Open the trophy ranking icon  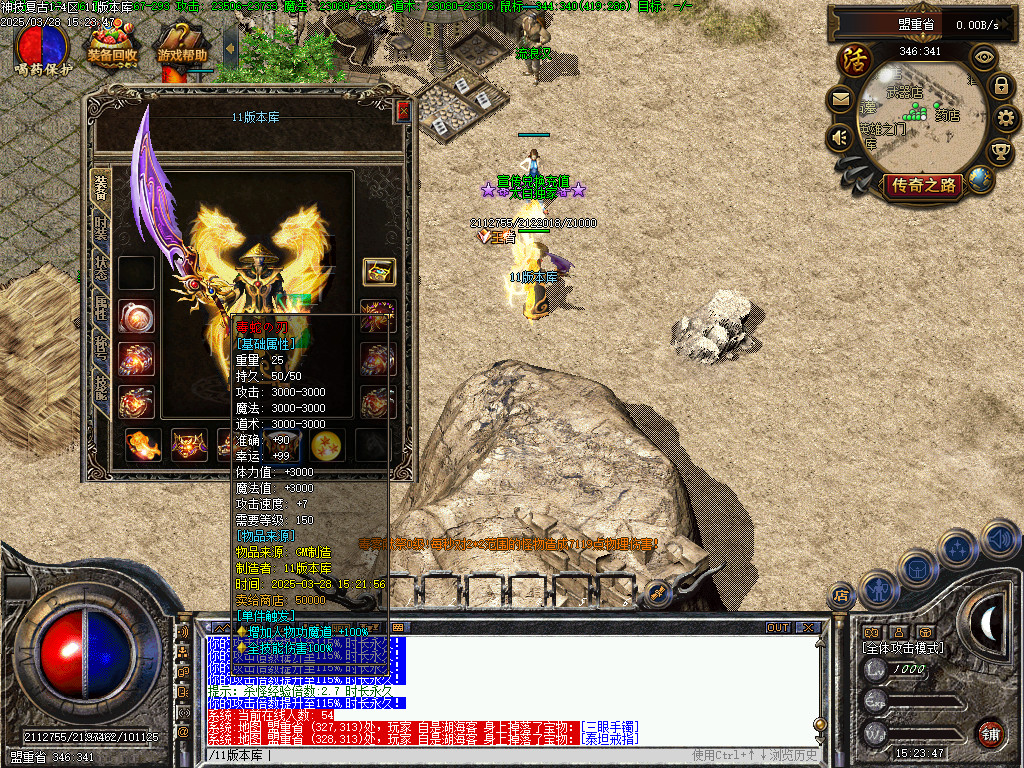999,151
